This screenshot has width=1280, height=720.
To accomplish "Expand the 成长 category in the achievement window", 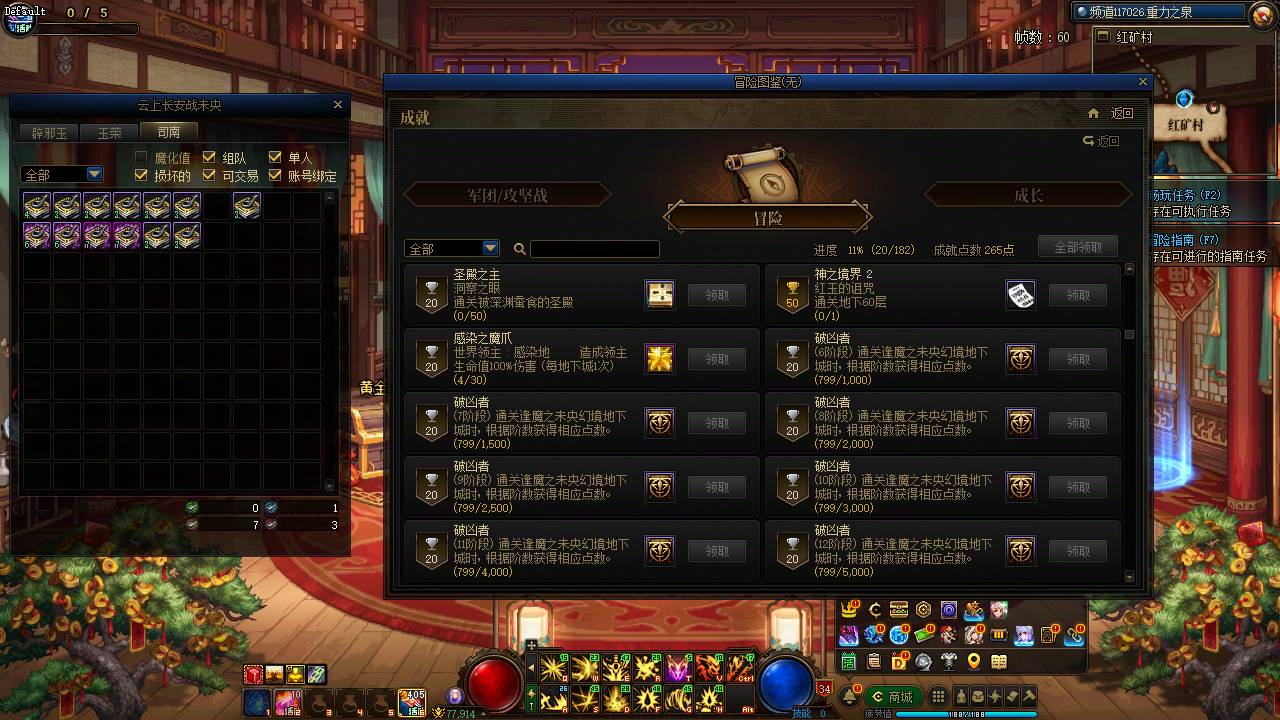I will coord(1029,195).
